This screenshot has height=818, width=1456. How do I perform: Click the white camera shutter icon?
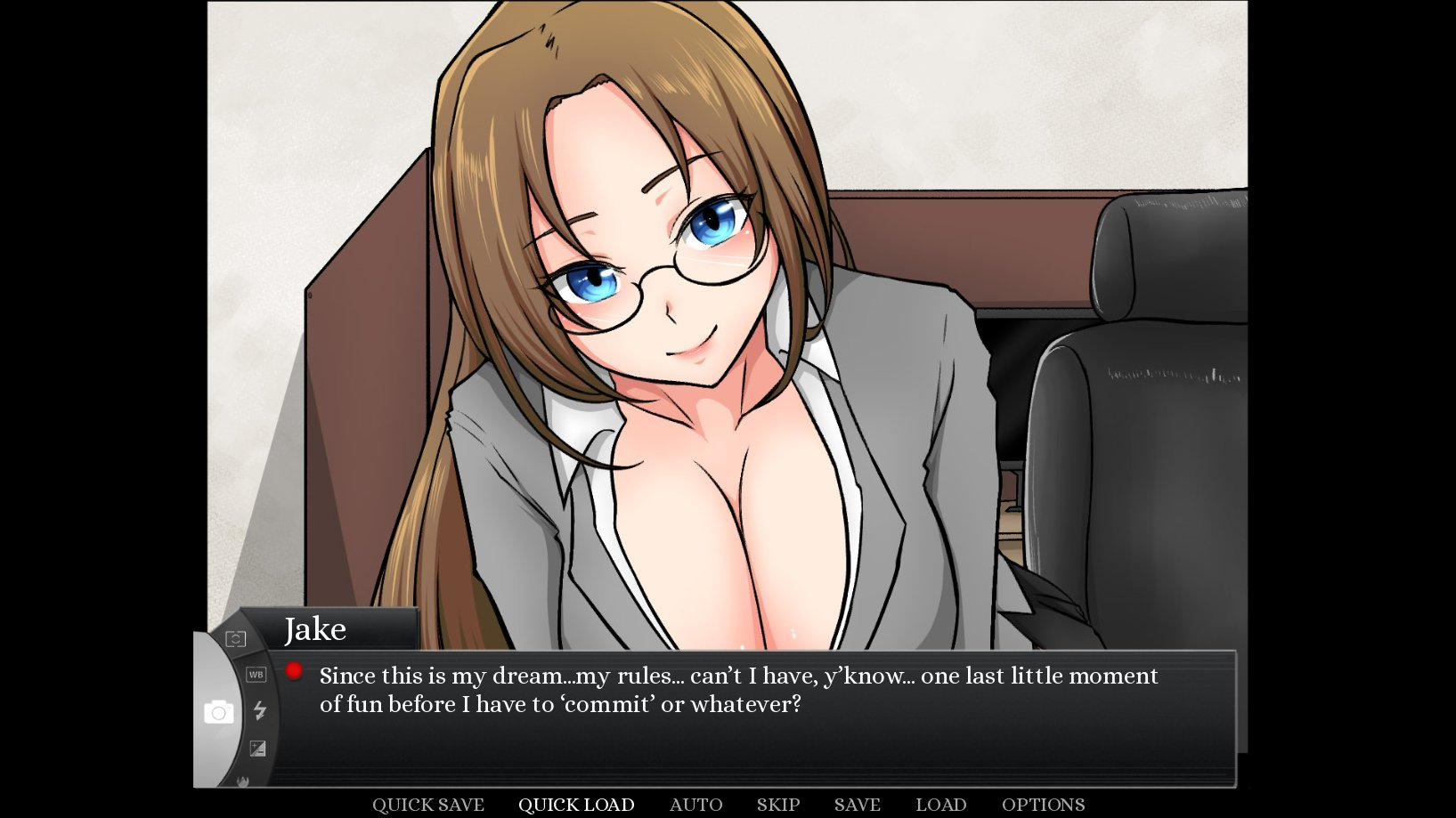218,712
